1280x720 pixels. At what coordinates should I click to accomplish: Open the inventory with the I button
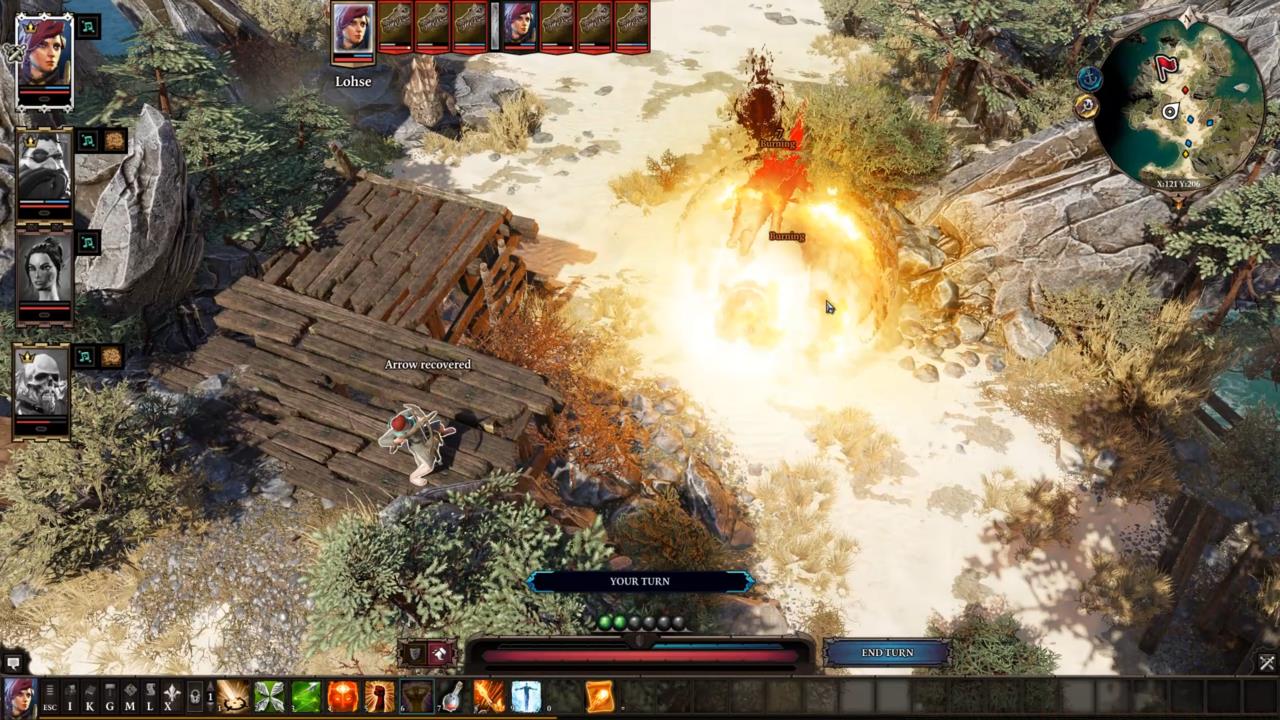tap(70, 696)
